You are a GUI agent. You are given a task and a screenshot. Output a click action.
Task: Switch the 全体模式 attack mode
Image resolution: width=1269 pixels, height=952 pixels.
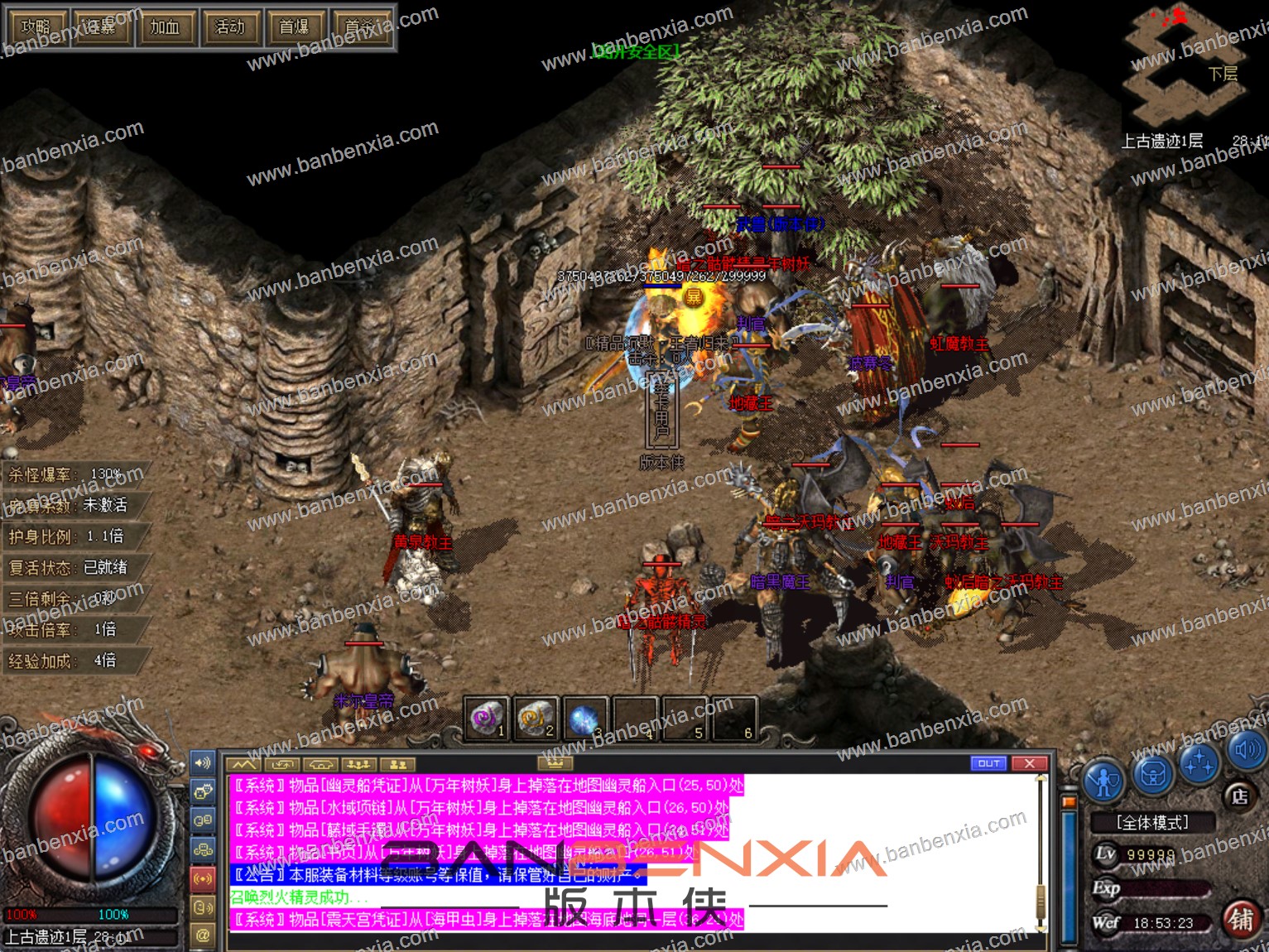coord(1152,822)
